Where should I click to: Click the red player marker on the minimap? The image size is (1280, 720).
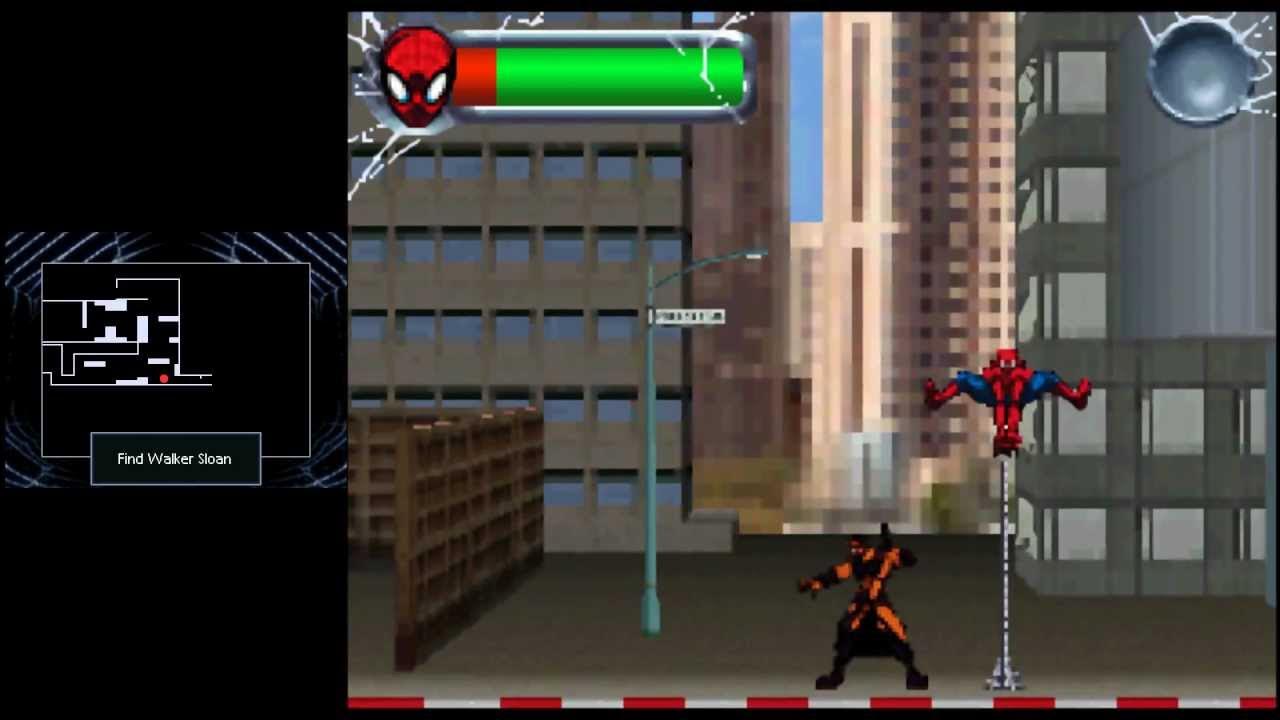pyautogui.click(x=163, y=378)
